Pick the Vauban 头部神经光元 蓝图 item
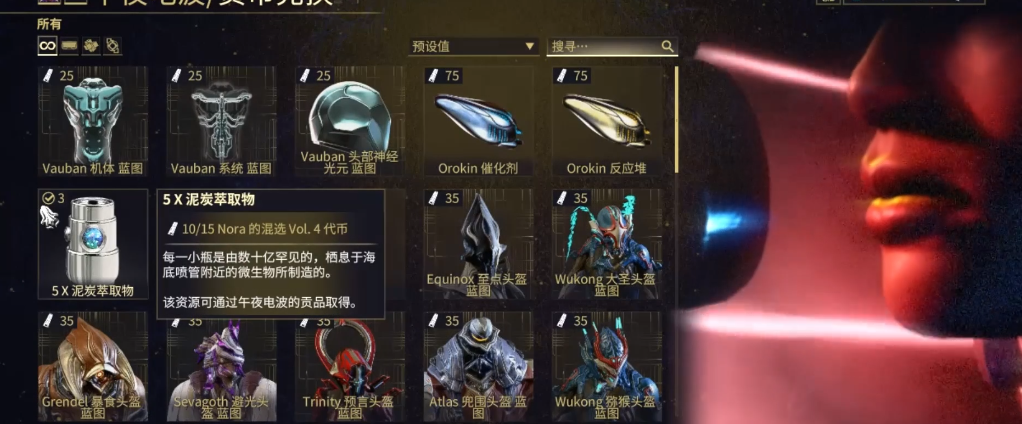Screen dimensions: 1022x424 click(350, 121)
